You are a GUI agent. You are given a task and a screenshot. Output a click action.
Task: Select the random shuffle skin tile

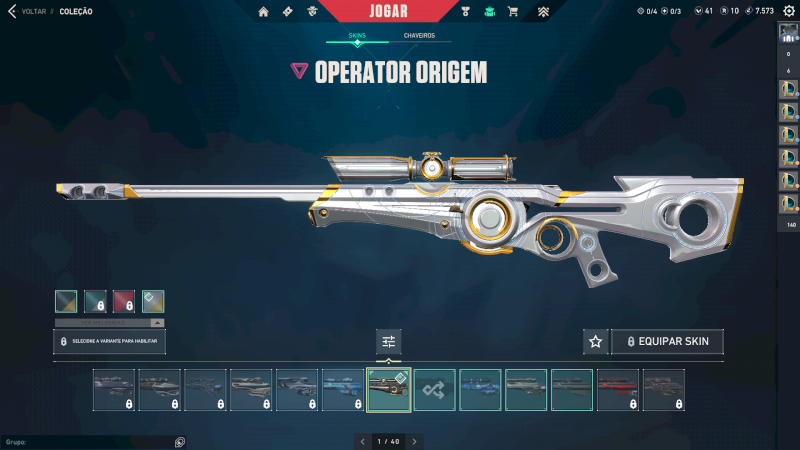(x=435, y=390)
